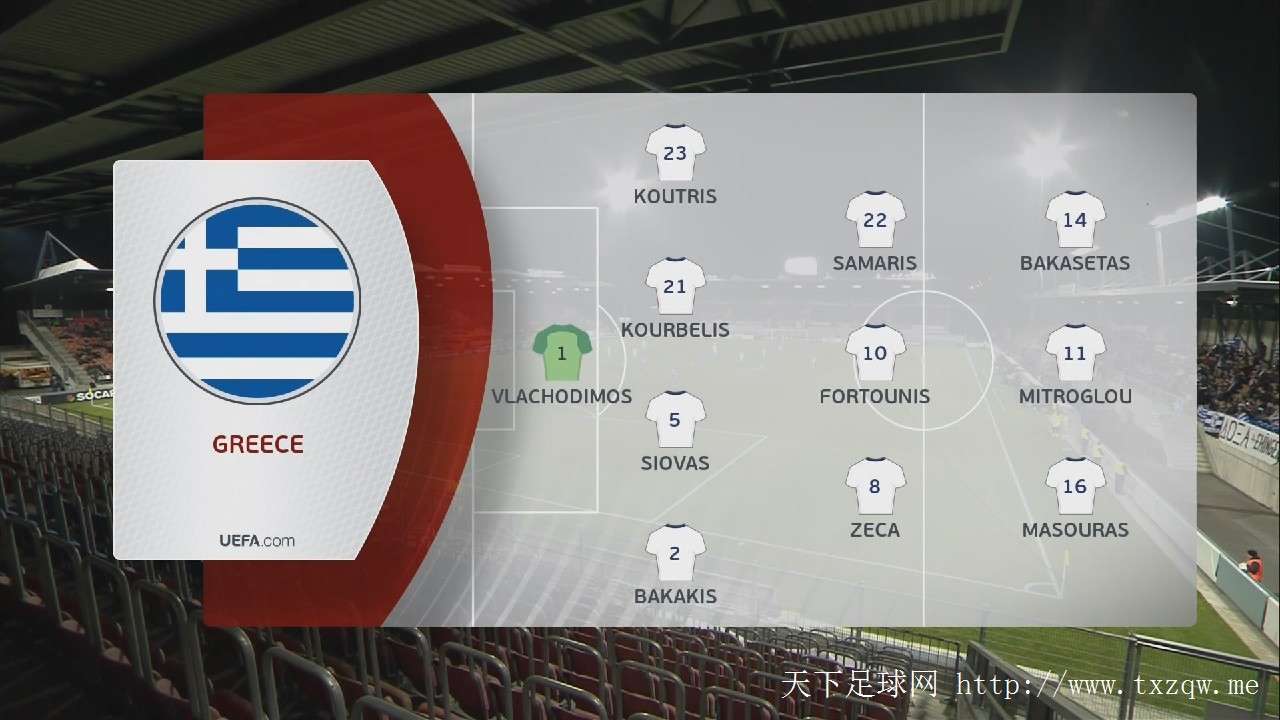Select Kourbelis number 21 shirt
Viewport: 1280px width, 720px height.
pyautogui.click(x=675, y=287)
